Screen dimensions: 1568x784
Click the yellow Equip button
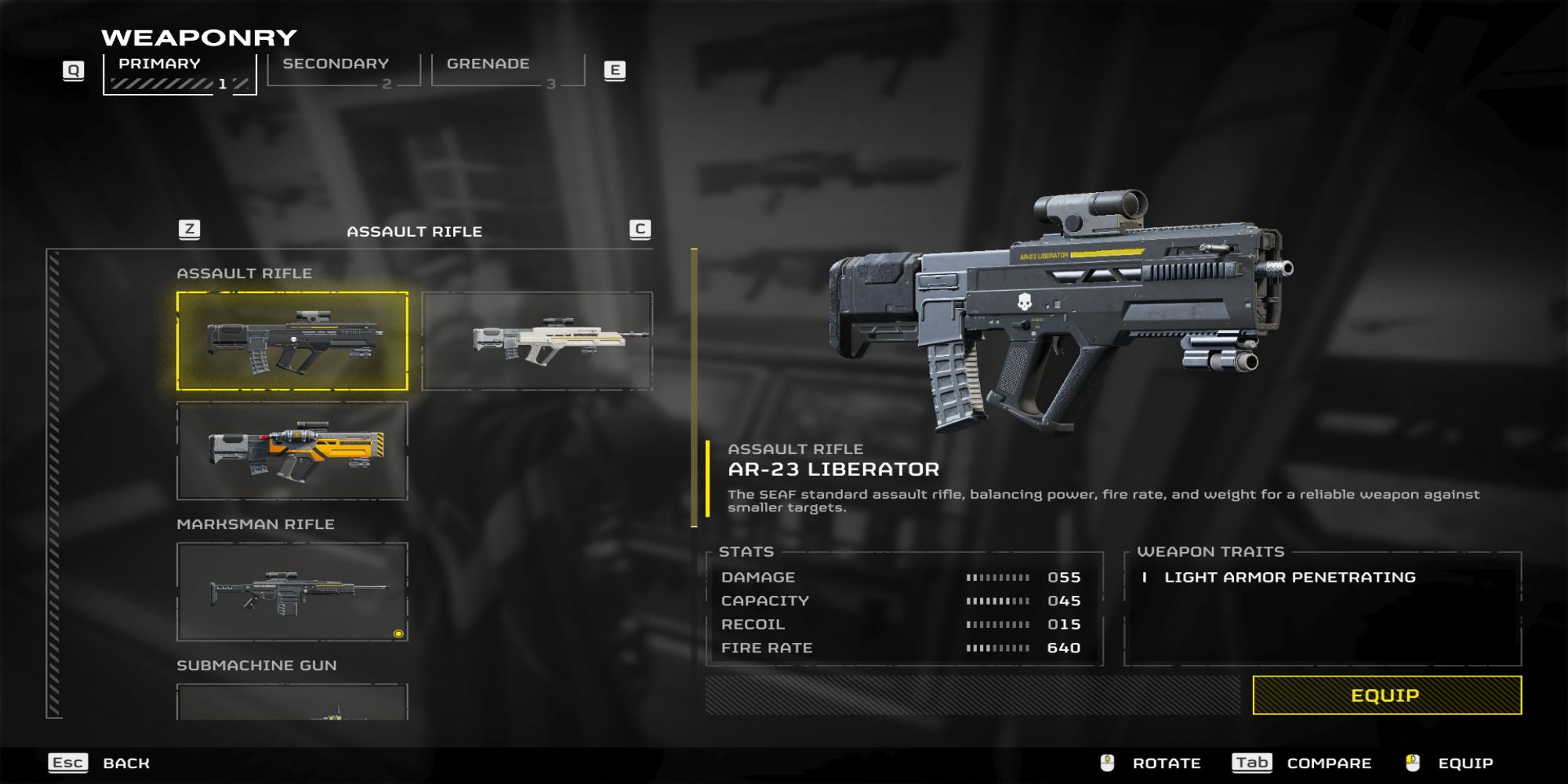(x=1386, y=695)
